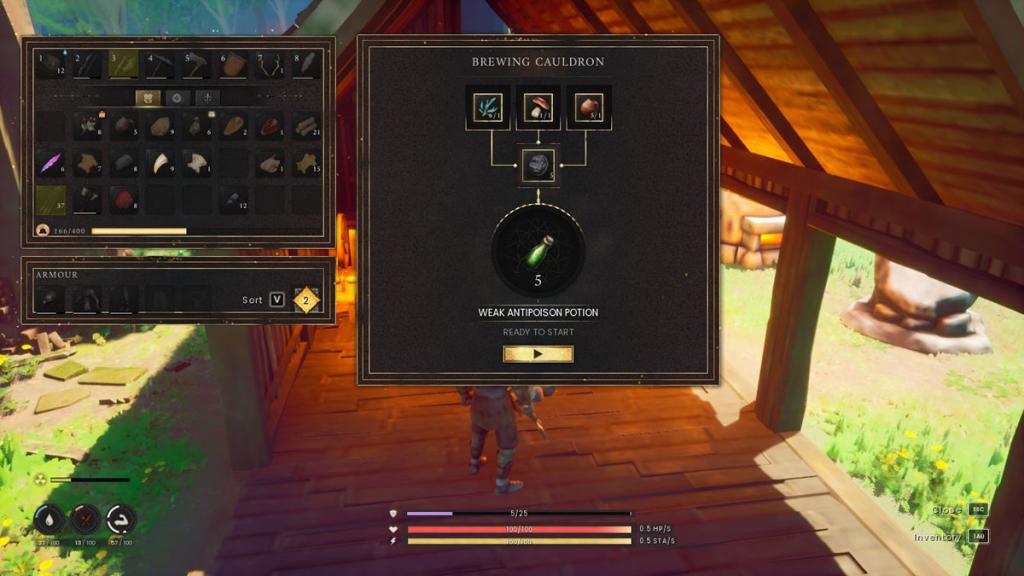This screenshot has width=1024, height=576.
Task: Click the gold diamond level 2 badge
Action: click(306, 300)
